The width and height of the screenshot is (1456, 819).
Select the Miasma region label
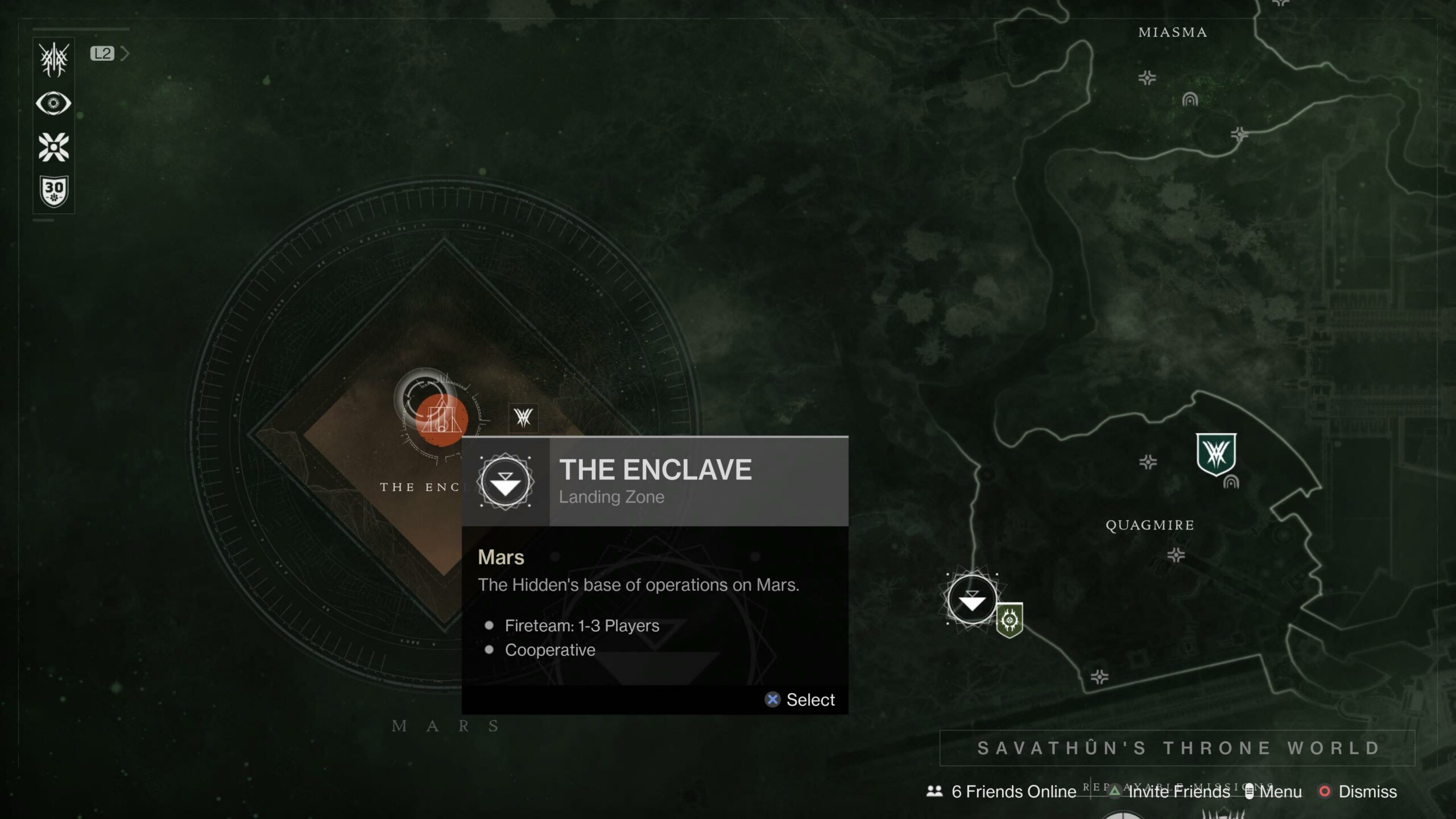(1172, 32)
